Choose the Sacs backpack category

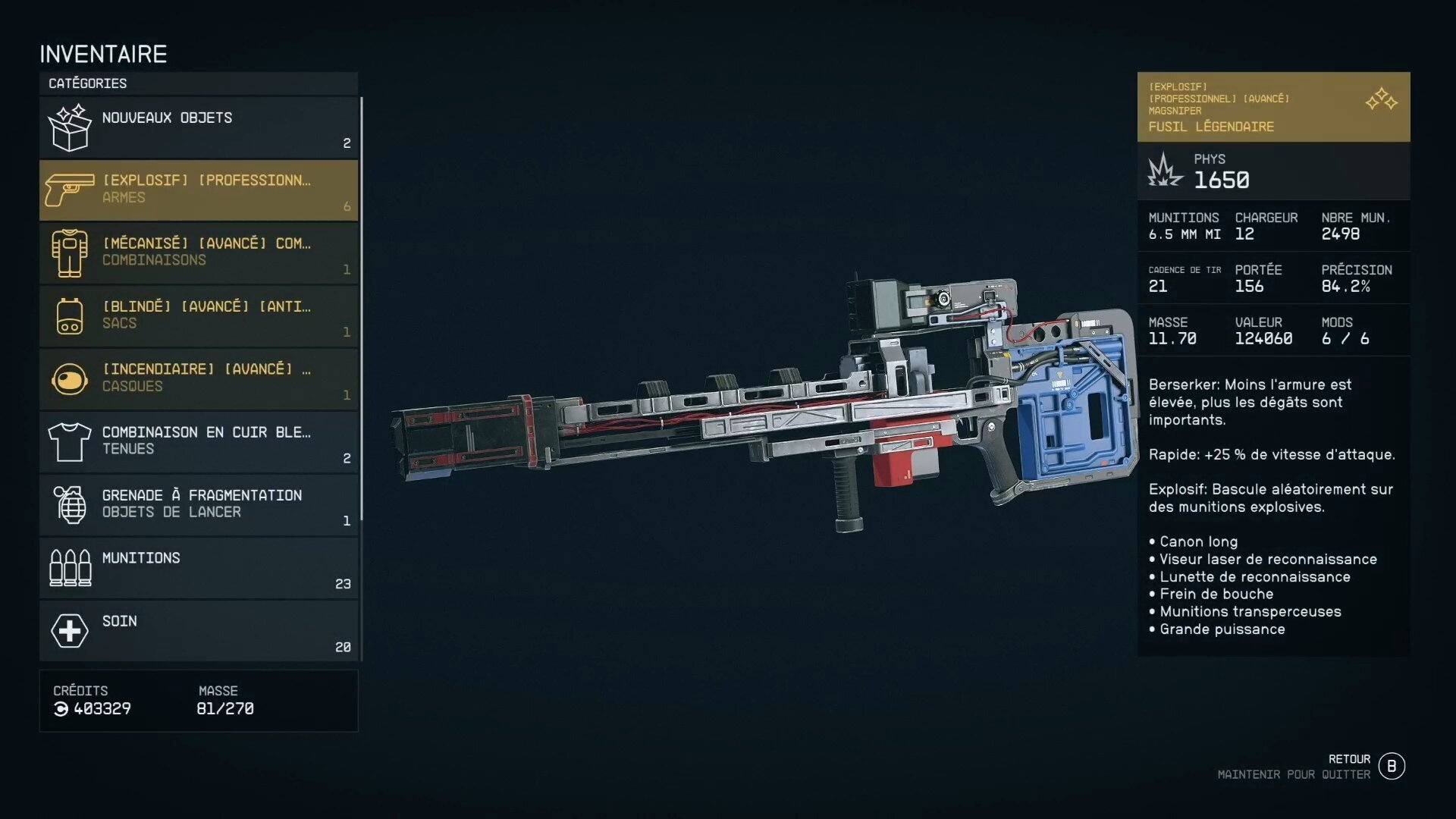[199, 316]
